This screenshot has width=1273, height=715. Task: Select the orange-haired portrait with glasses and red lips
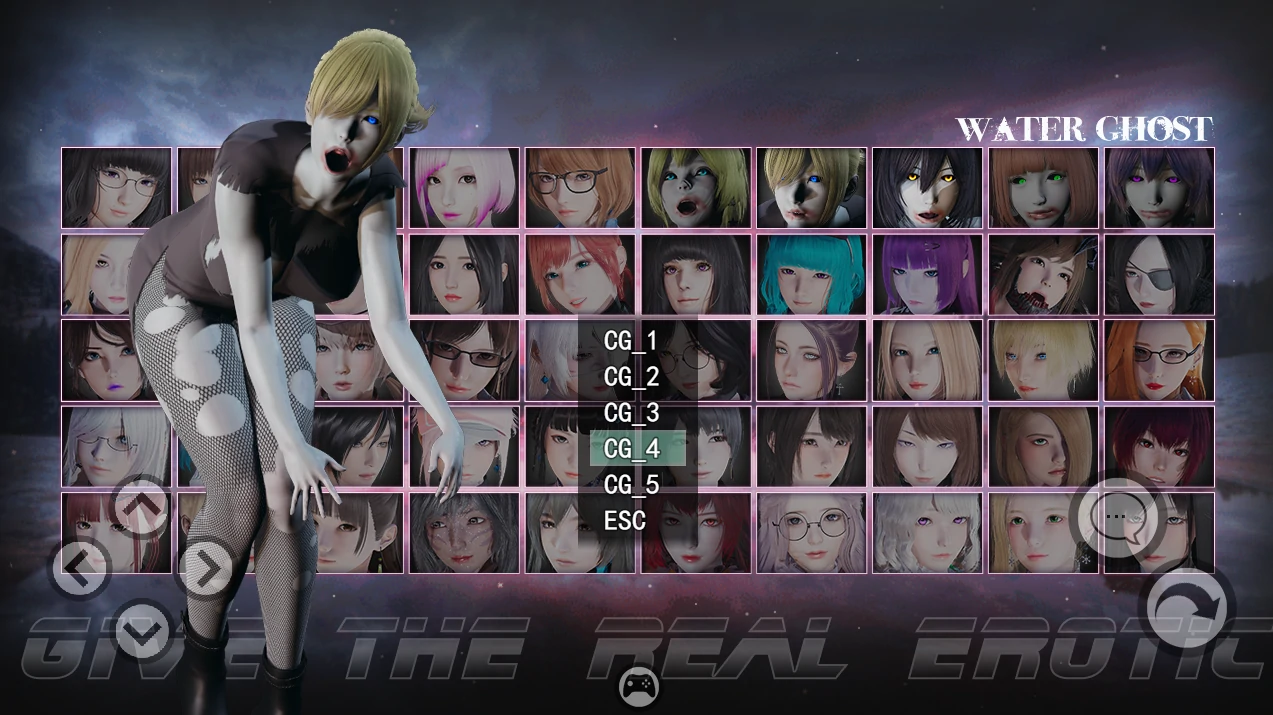(x=1159, y=360)
